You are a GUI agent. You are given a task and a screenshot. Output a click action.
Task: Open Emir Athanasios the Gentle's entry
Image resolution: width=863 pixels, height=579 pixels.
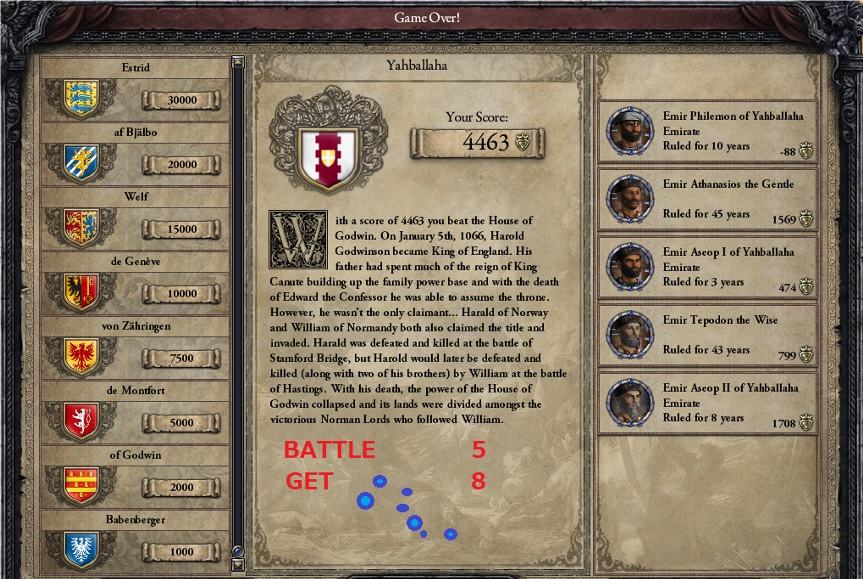[707, 198]
